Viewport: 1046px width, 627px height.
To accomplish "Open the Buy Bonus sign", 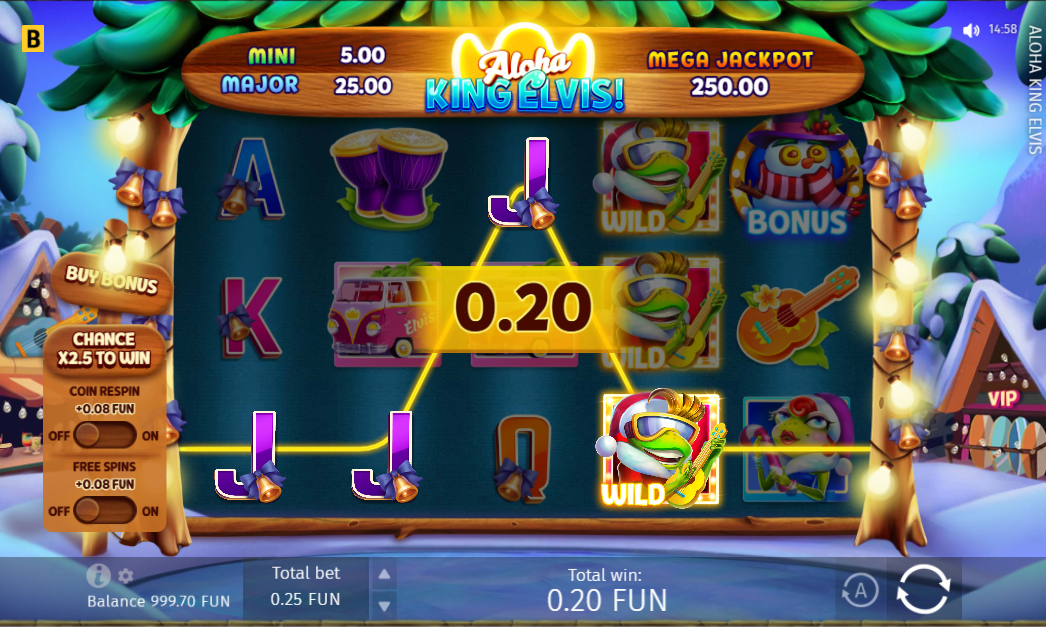I will click(112, 279).
